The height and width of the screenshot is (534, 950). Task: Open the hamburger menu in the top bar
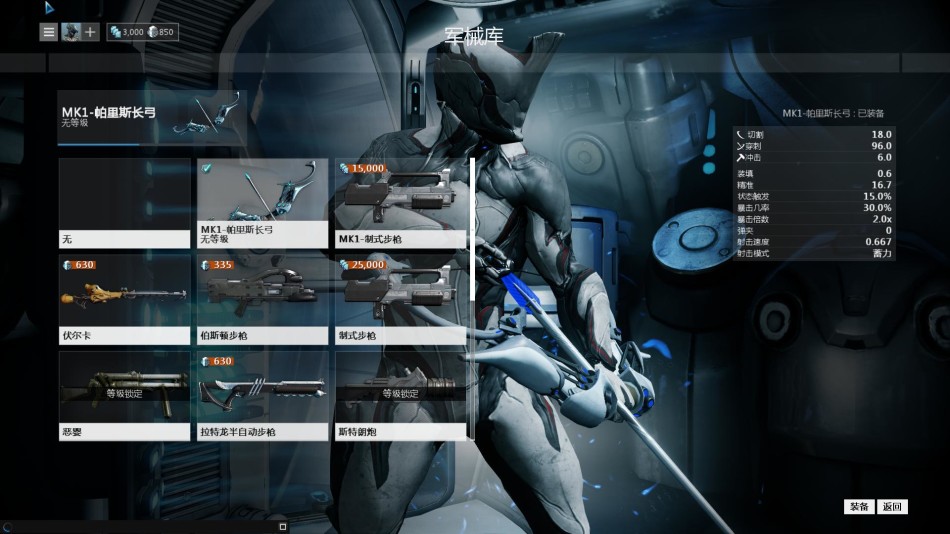tap(49, 32)
